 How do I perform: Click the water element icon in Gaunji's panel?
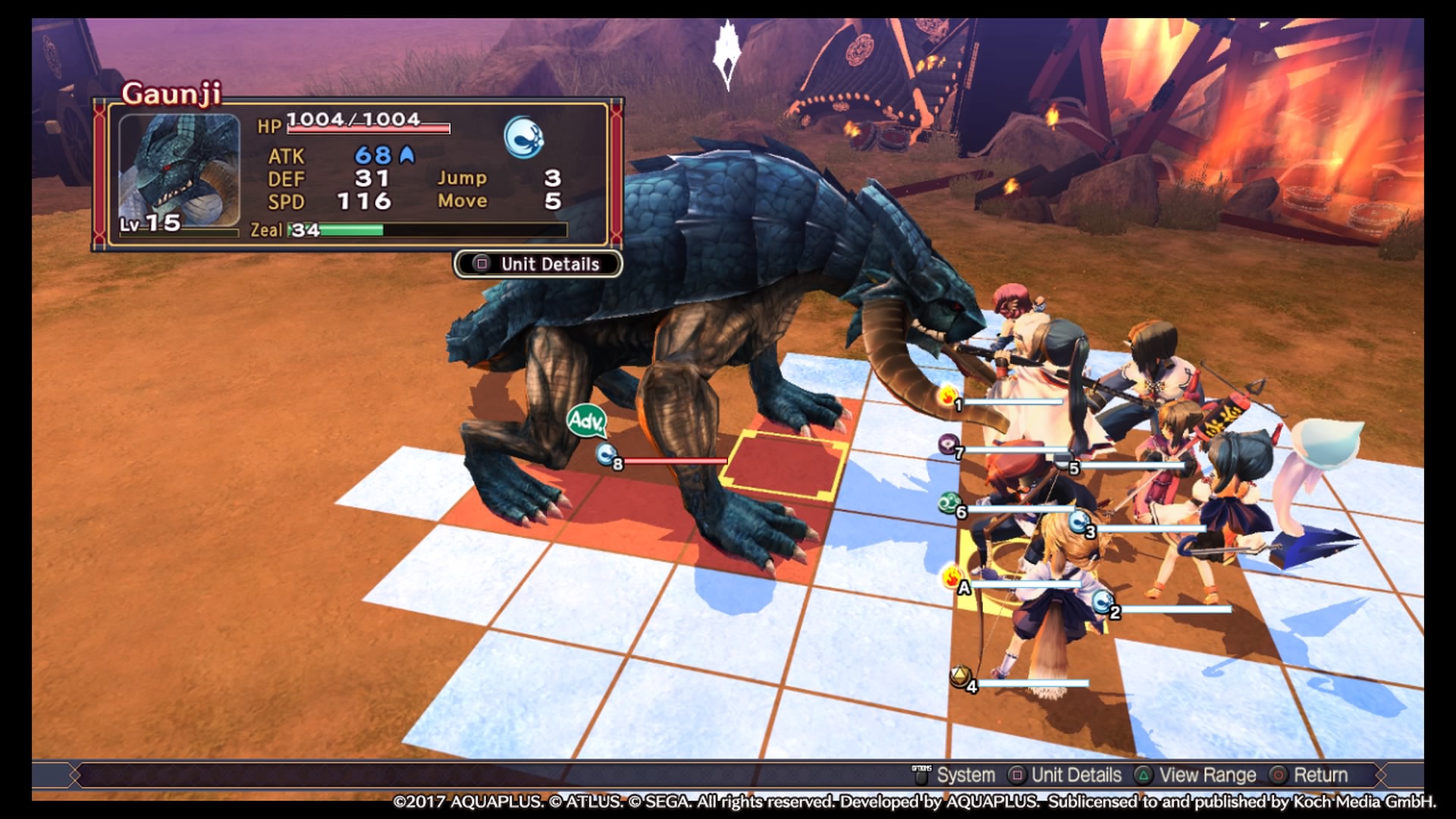523,137
